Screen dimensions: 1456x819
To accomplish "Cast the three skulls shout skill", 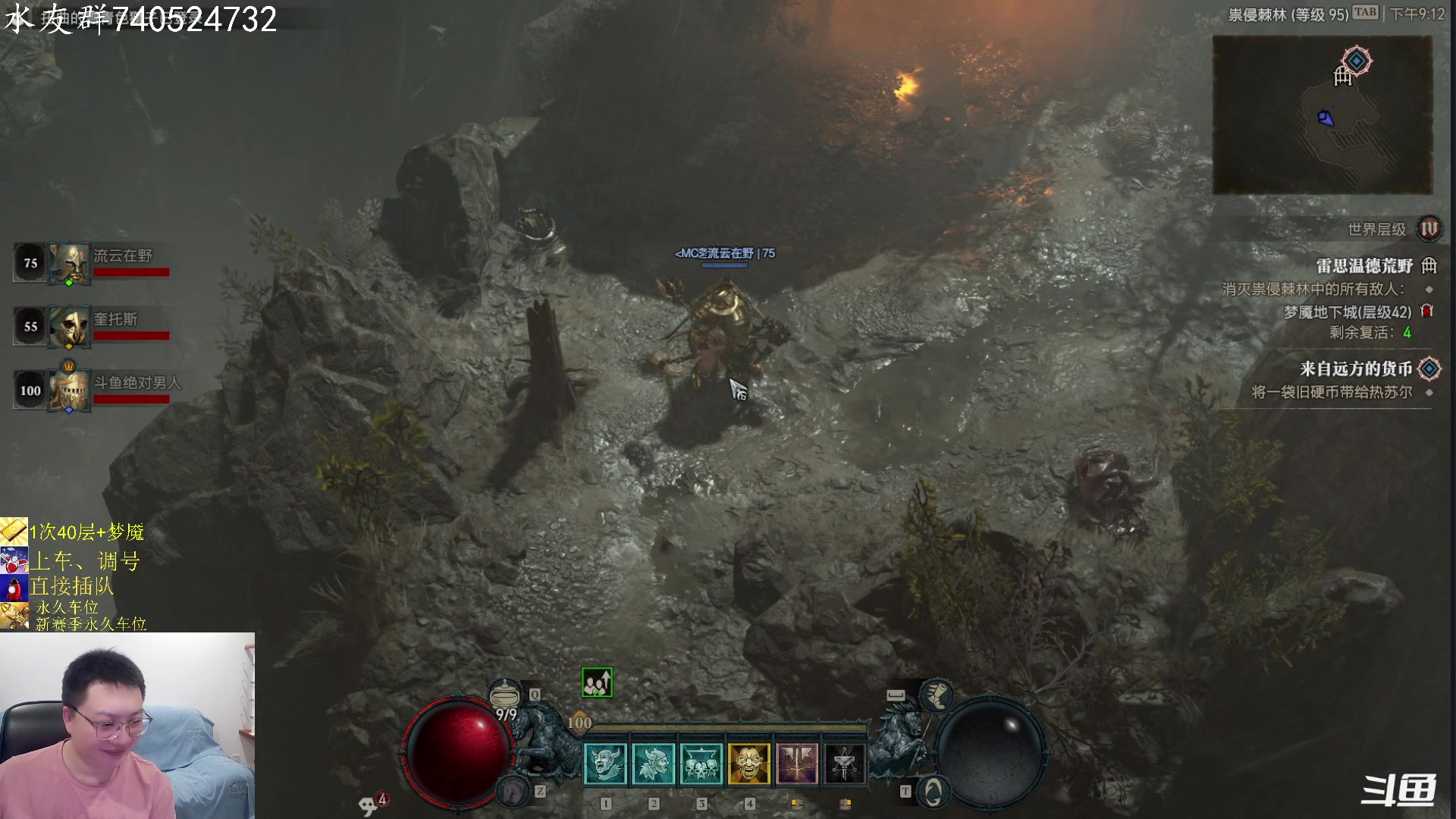I will pos(701,764).
